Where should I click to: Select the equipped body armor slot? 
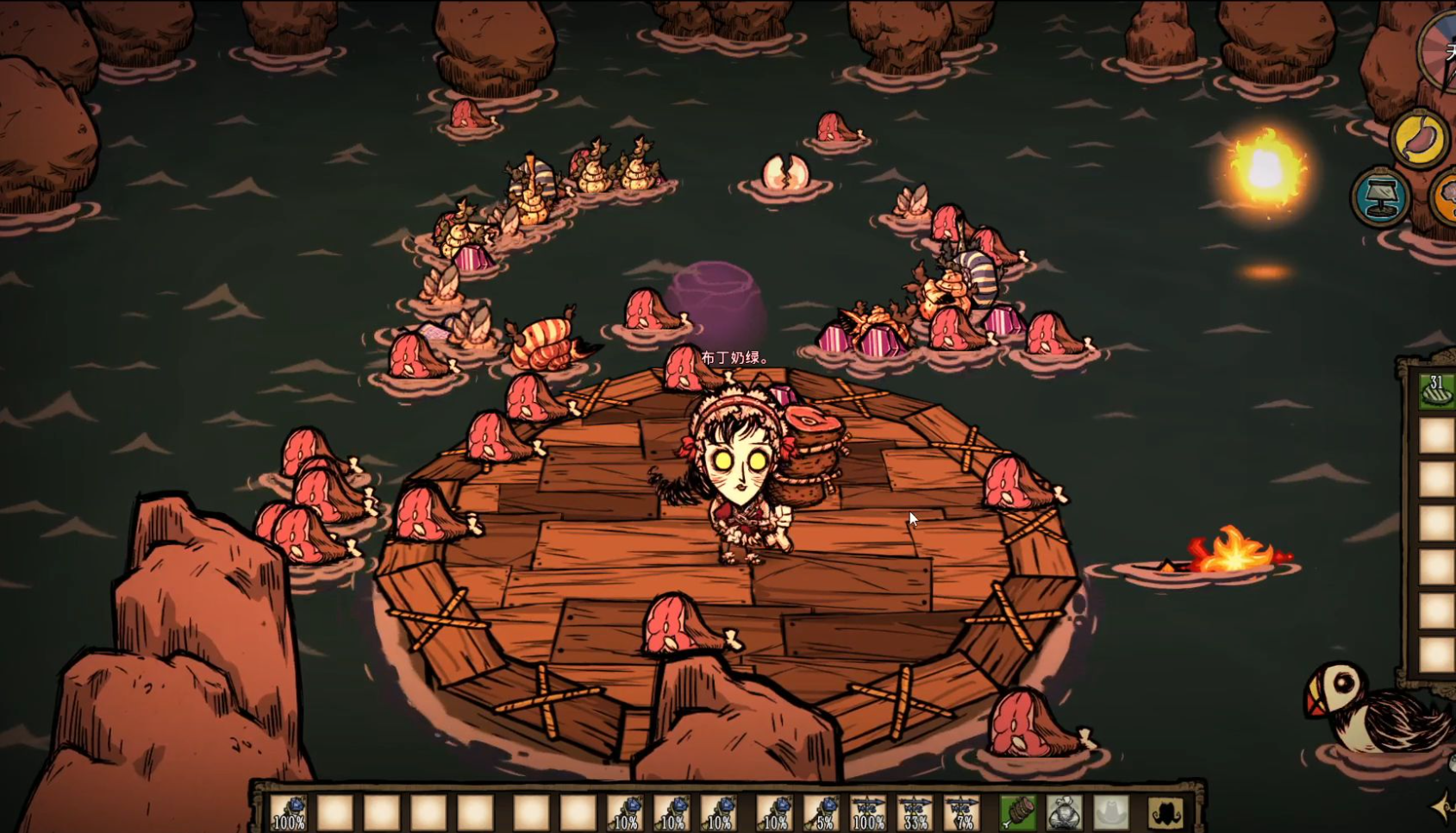(x=1065, y=812)
